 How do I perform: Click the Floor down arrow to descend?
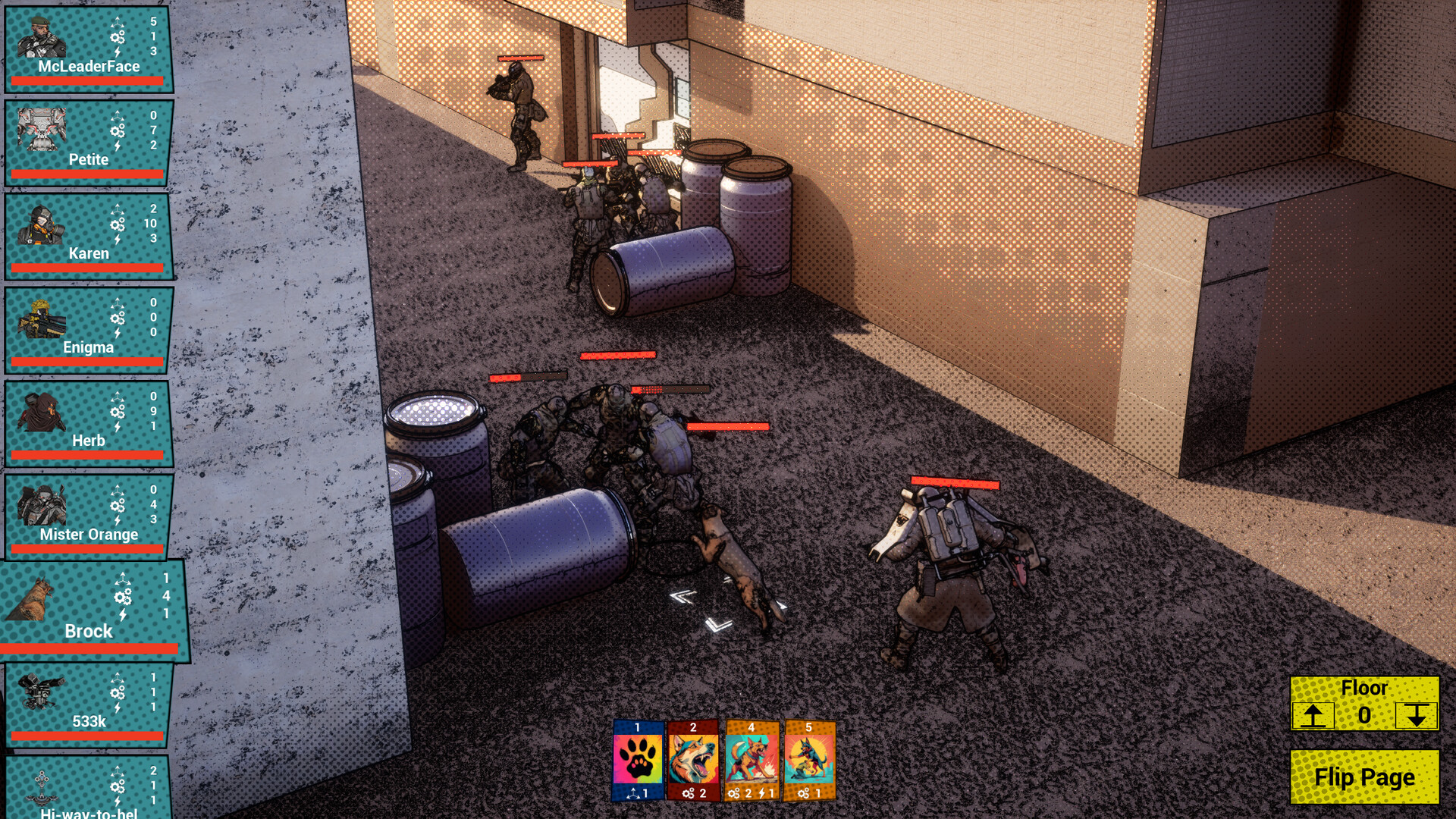click(1416, 716)
